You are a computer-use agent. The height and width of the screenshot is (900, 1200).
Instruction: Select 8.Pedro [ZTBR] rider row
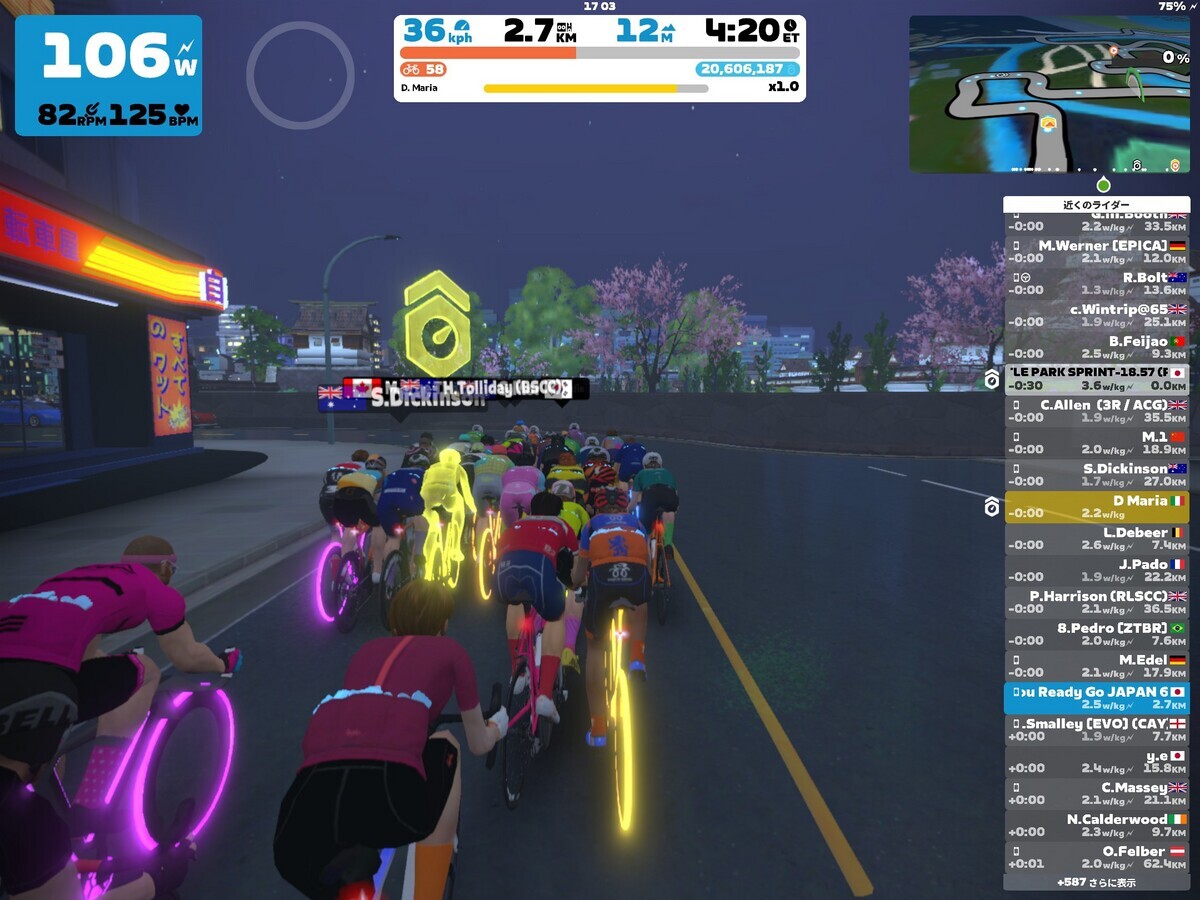1096,634
